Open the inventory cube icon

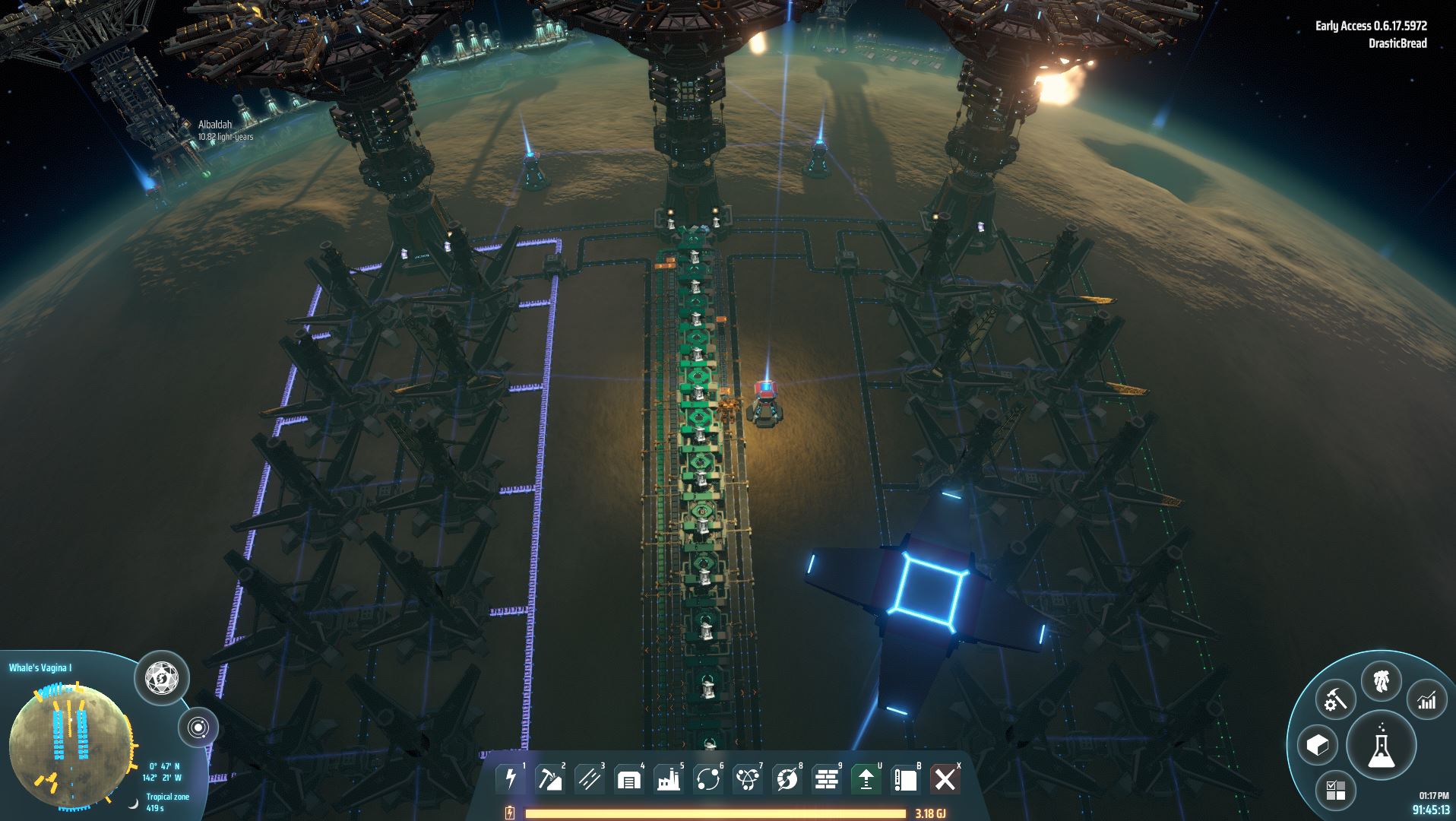click(1317, 745)
